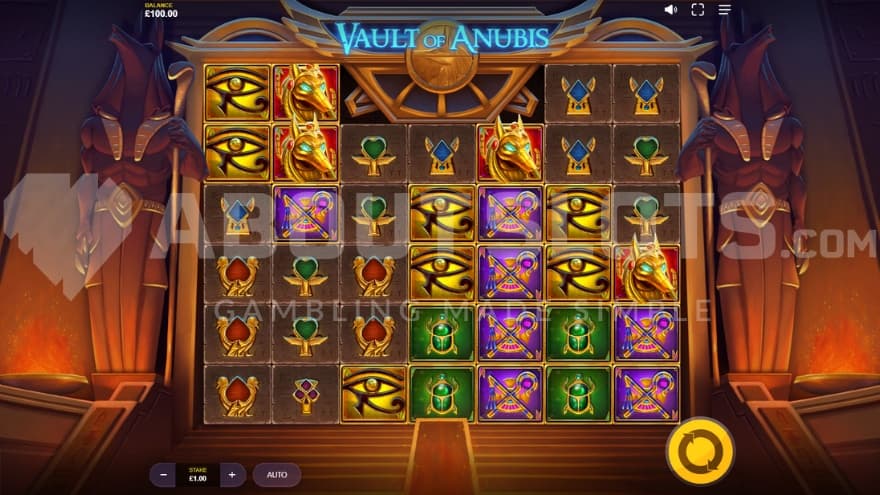Screen dimensions: 880x495
Task: Open the AUTO spin options
Action: tap(277, 474)
